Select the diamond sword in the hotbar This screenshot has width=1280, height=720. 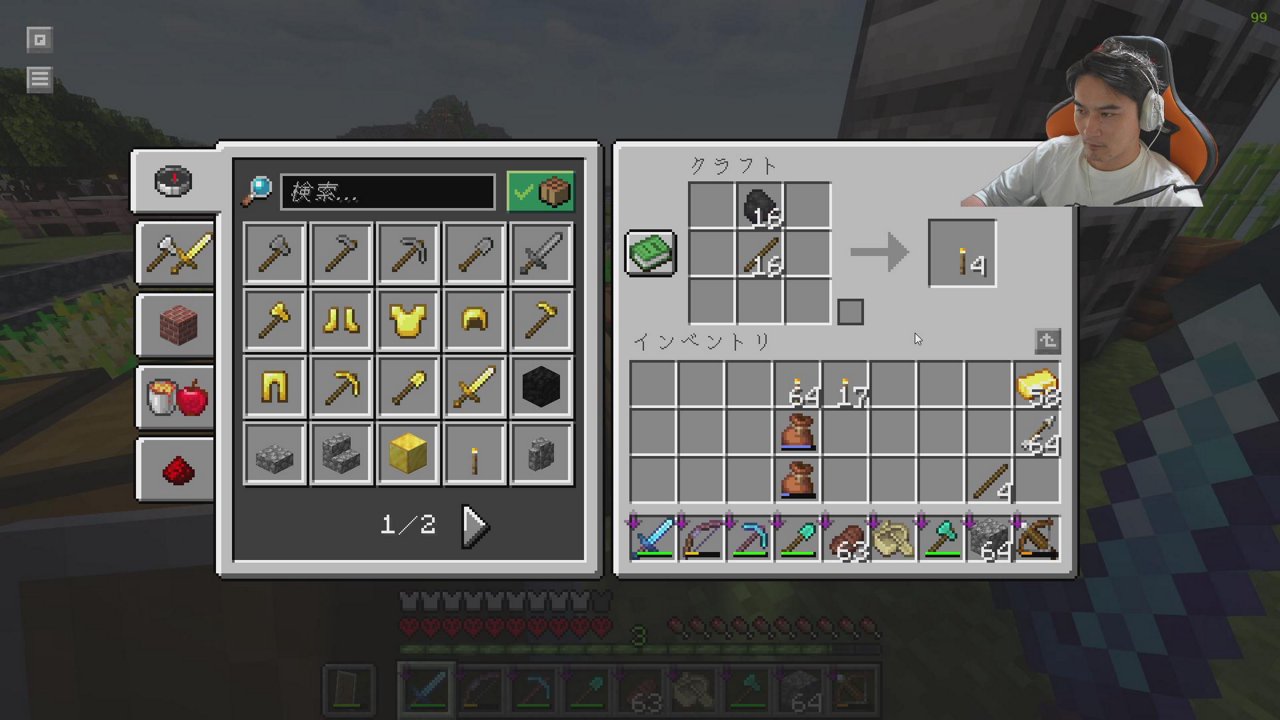[652, 539]
